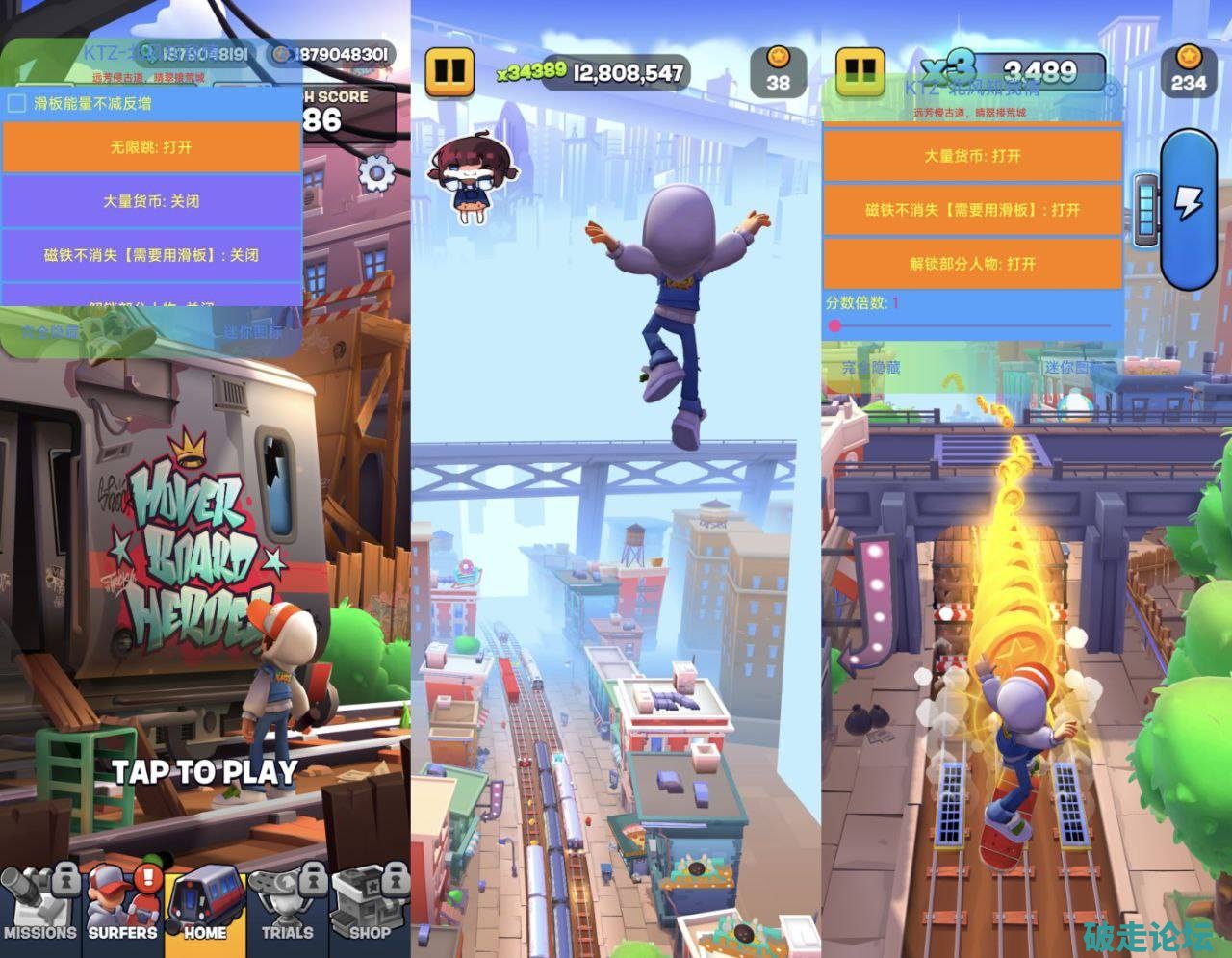This screenshot has width=1232, height=958.
Task: Turn off the 大量货币: 打开 option
Action: 972,155
